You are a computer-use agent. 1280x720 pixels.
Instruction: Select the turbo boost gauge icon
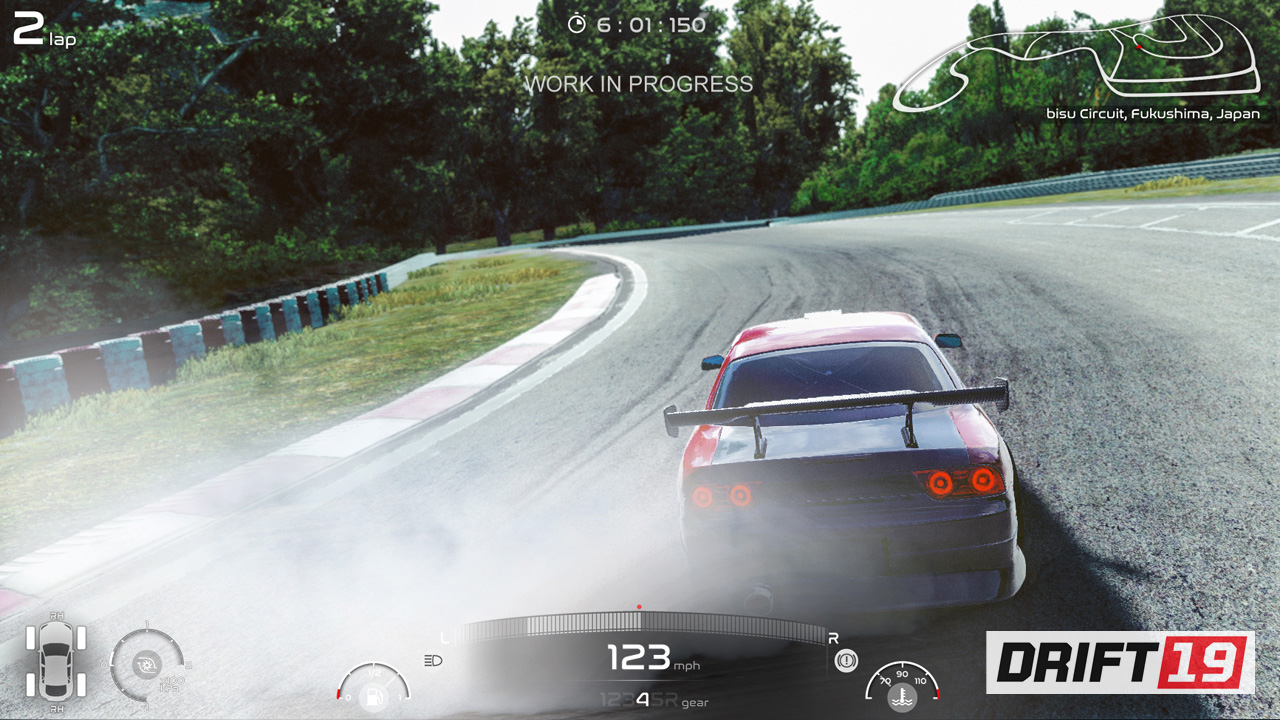148,664
